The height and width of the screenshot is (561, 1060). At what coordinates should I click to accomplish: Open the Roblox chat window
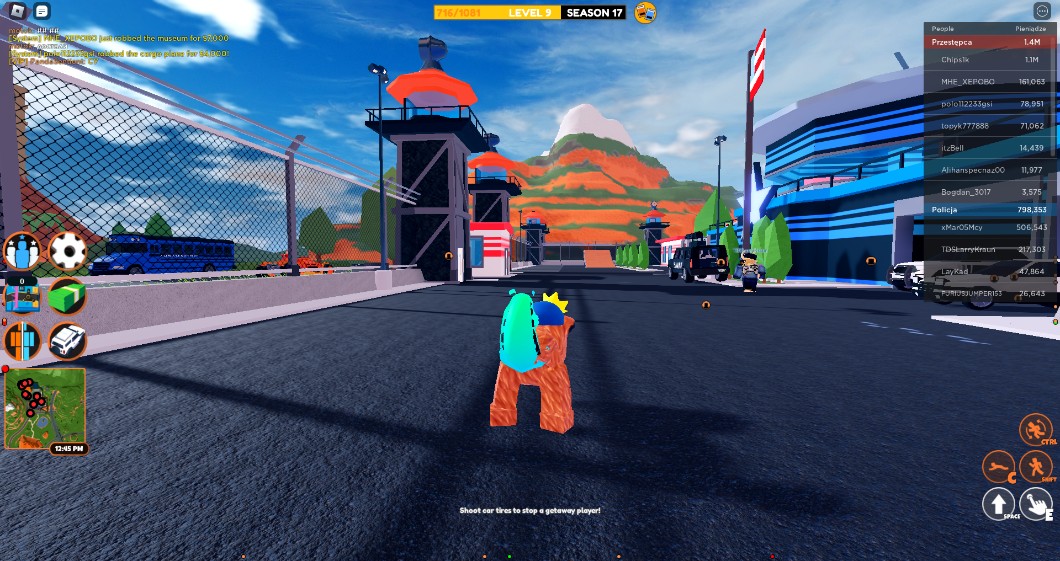click(x=41, y=11)
